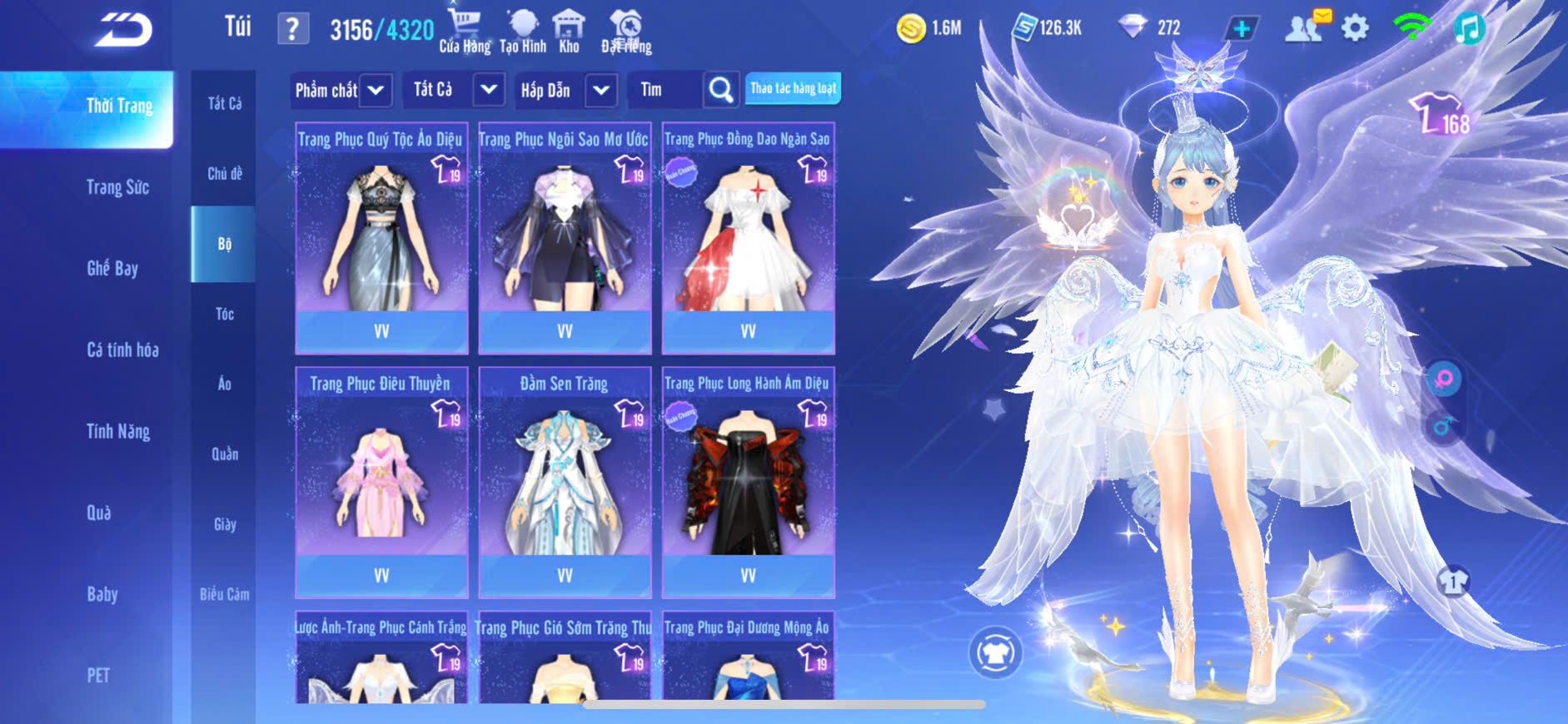Open the Tạo Hình styling menu
1568x724 pixels.
point(523,31)
